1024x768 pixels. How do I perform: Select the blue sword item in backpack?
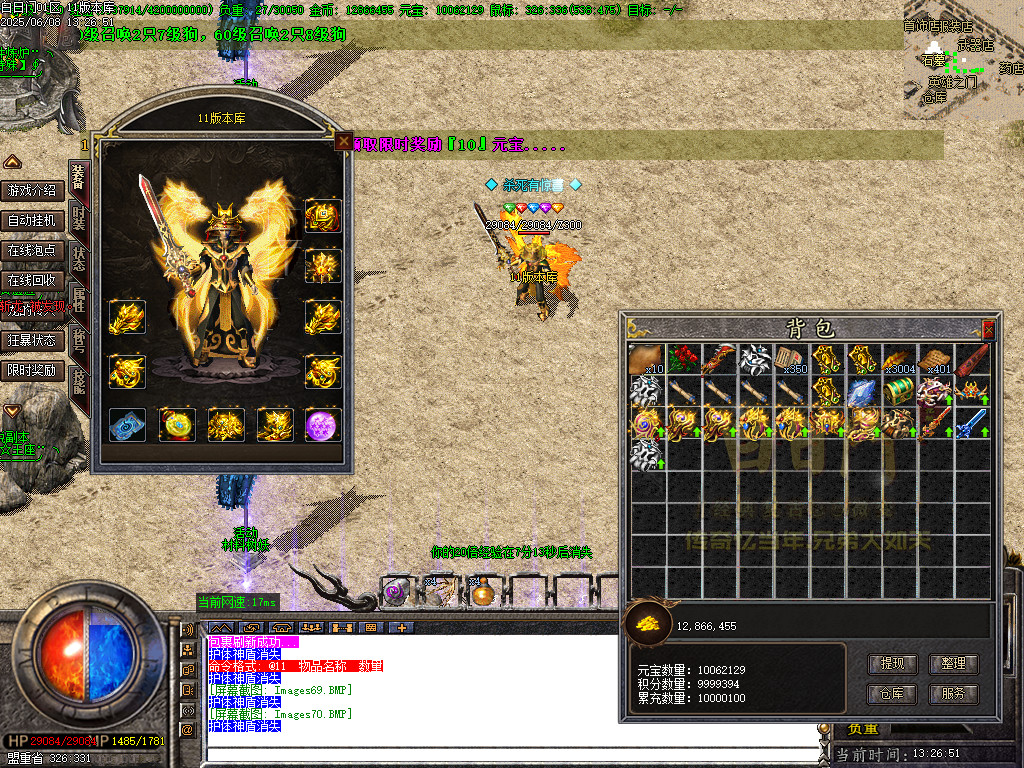tap(971, 422)
